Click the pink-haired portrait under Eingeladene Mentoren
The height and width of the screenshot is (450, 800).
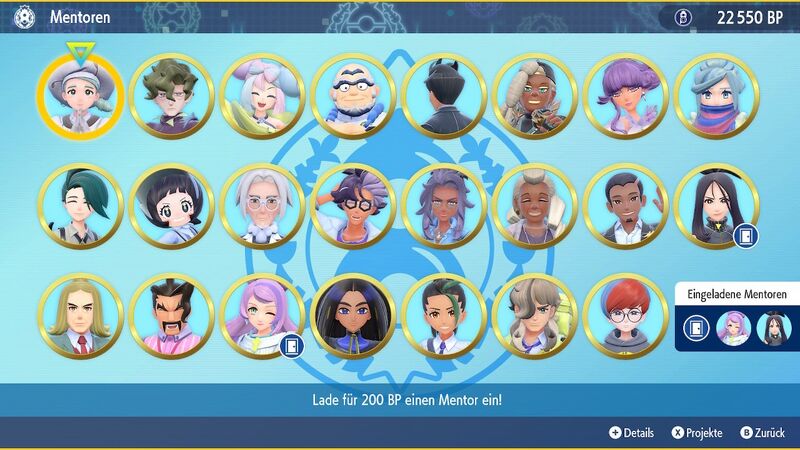point(734,328)
